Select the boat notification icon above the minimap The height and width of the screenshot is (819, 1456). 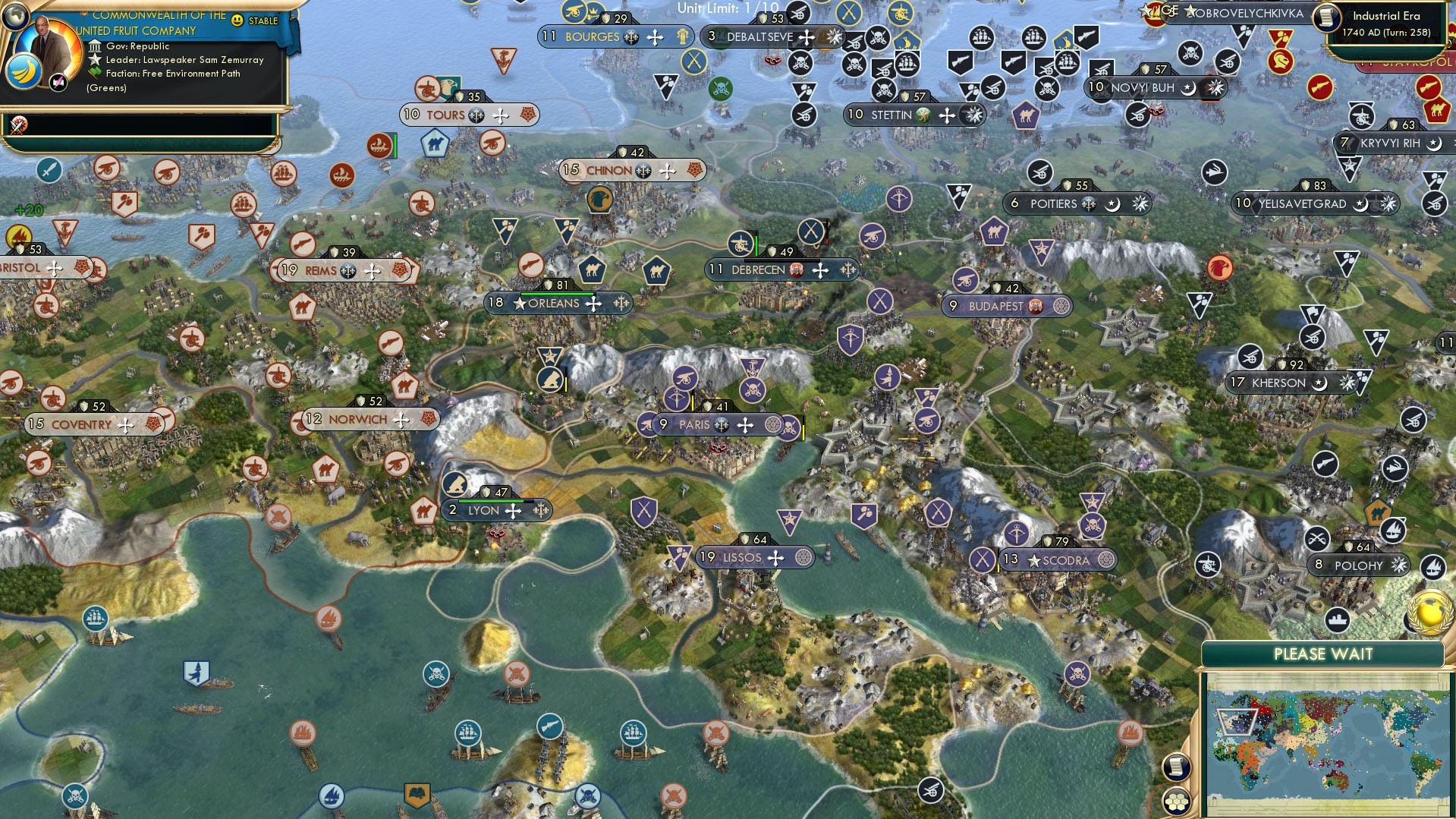point(1337,620)
